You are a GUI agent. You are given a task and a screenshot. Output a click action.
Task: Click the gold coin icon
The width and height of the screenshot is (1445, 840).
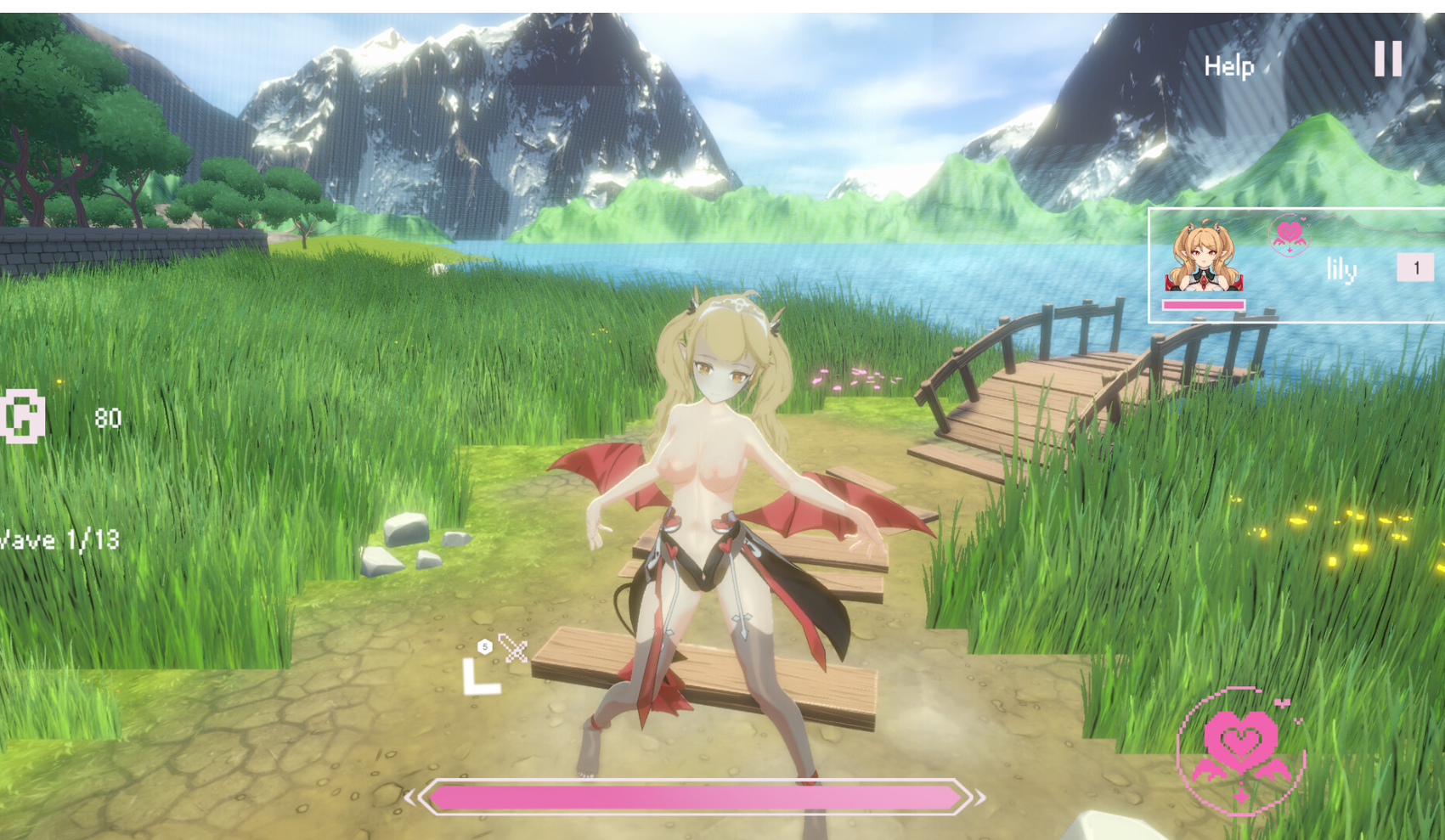(23, 416)
